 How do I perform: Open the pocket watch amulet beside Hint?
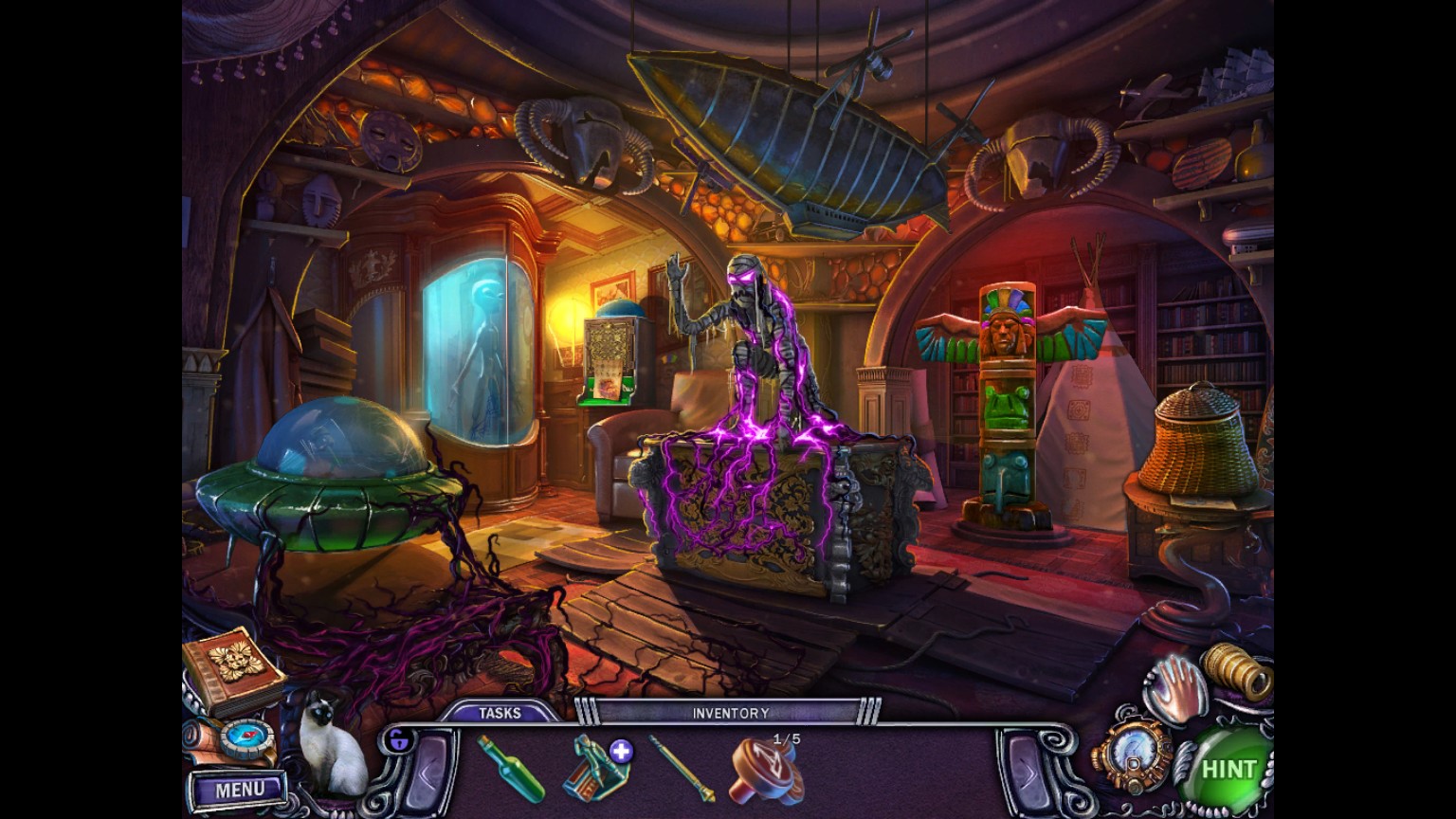(x=1135, y=754)
